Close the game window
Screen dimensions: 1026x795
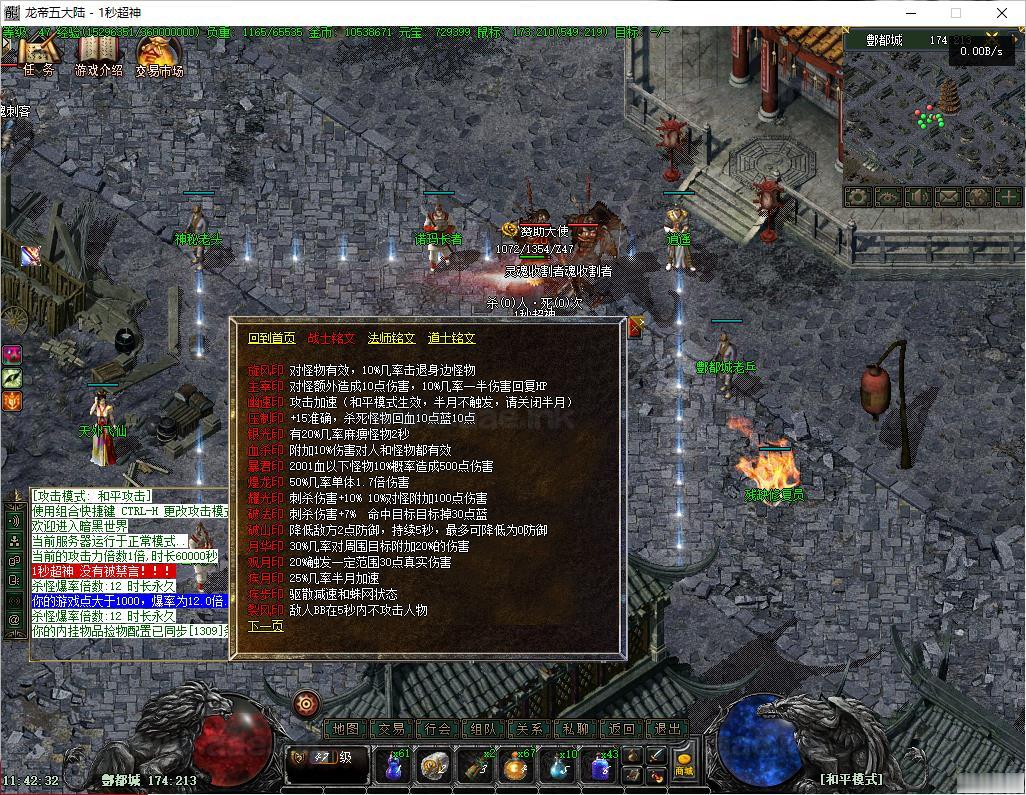[x=1002, y=13]
